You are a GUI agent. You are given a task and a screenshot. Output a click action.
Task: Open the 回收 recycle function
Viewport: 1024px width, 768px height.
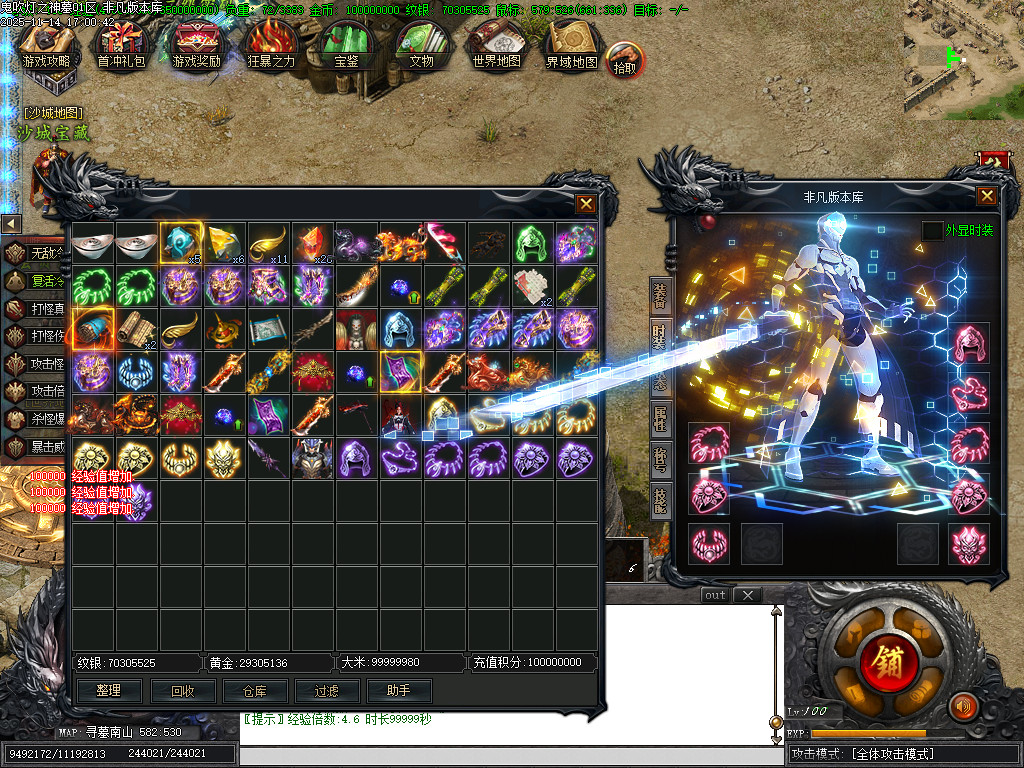[x=182, y=690]
